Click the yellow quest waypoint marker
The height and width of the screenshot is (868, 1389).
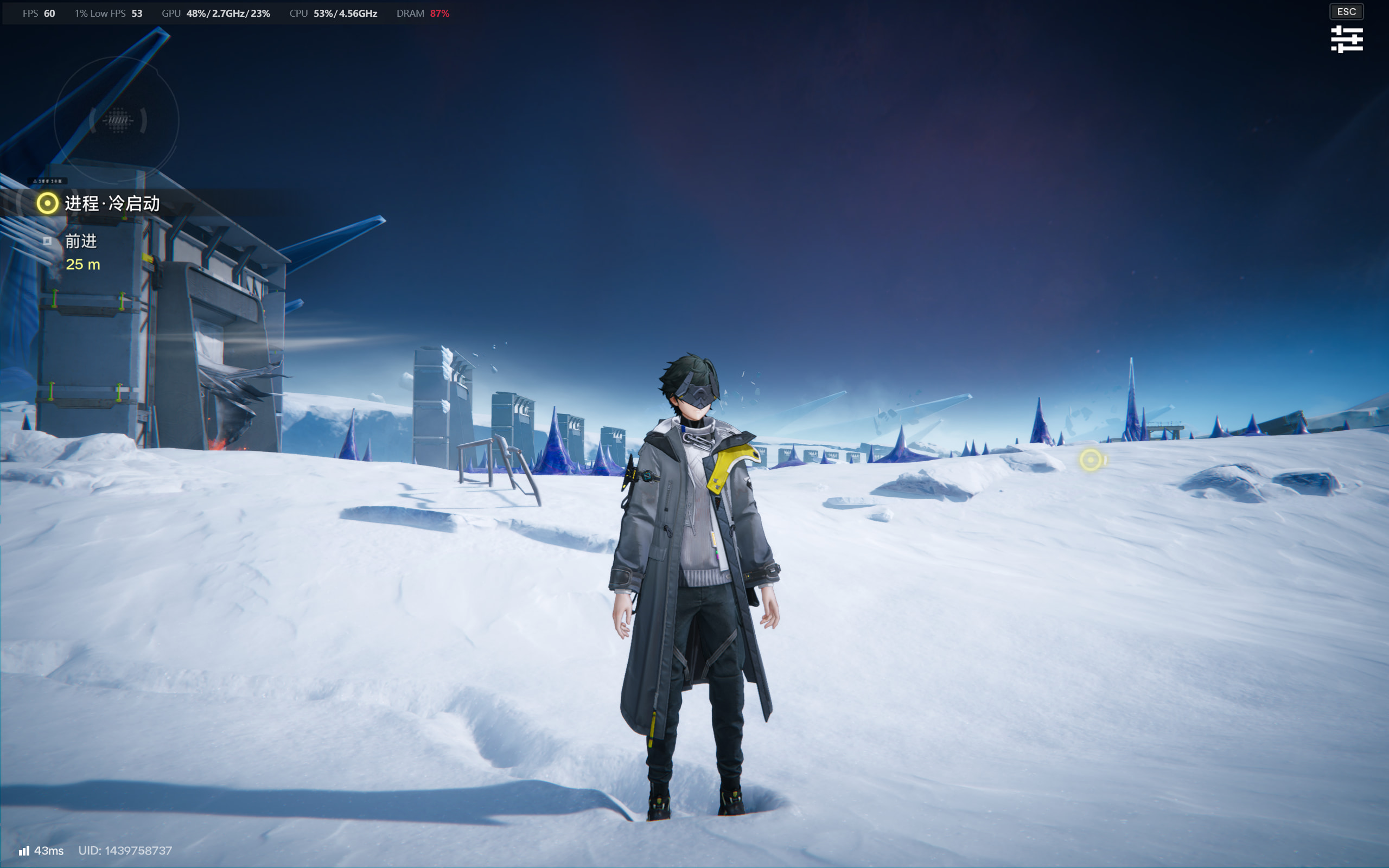click(1091, 460)
